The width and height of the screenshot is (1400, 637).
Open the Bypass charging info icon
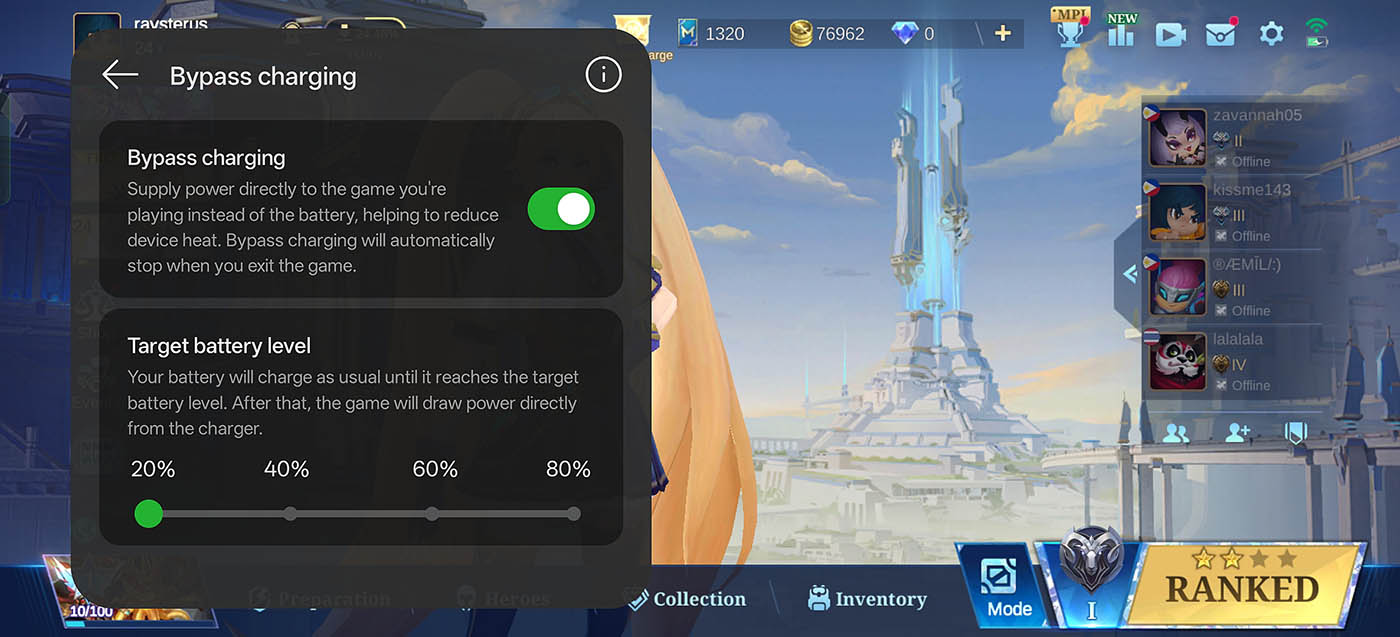pos(603,75)
